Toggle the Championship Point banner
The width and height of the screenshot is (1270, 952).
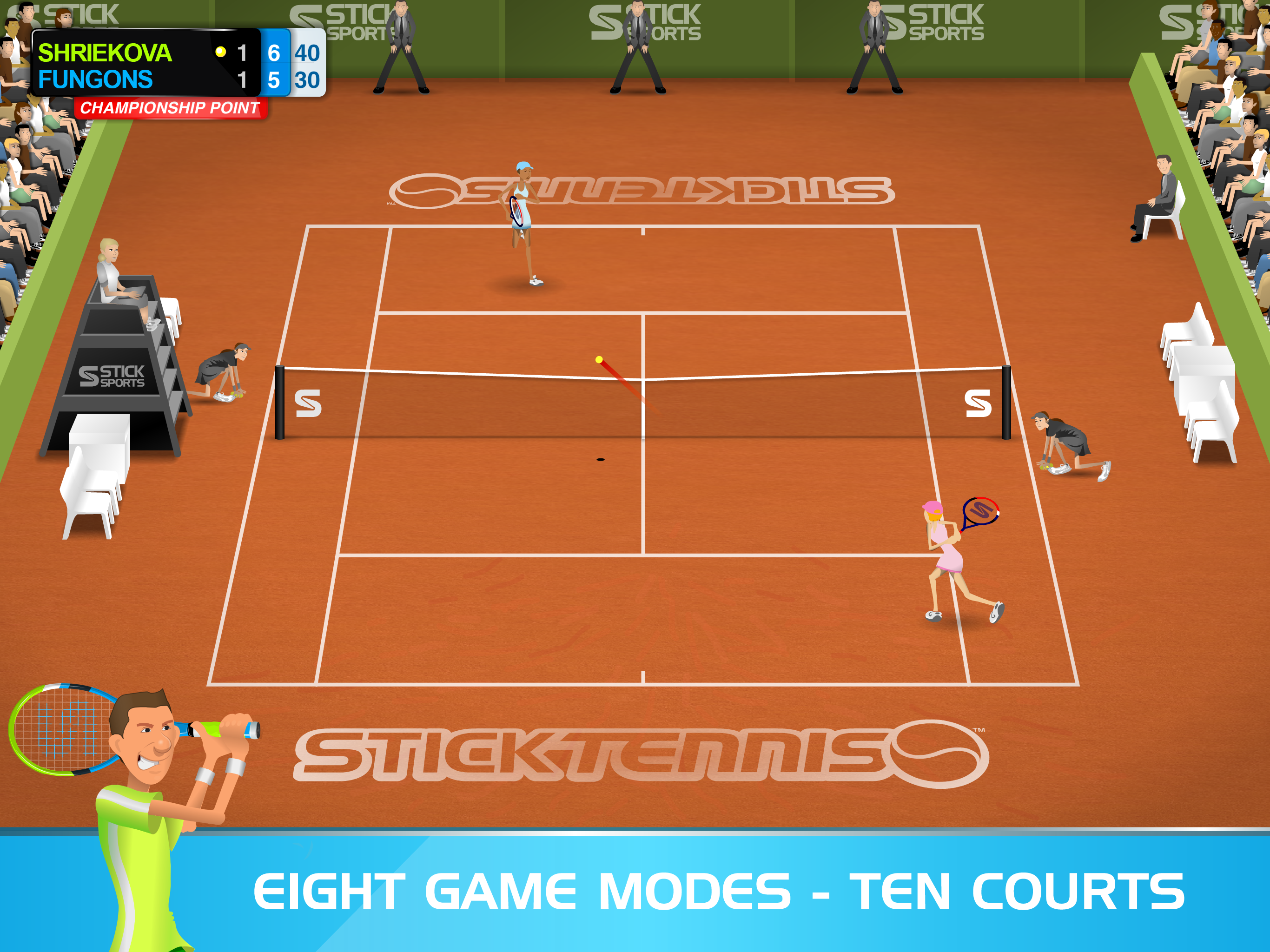(169, 107)
